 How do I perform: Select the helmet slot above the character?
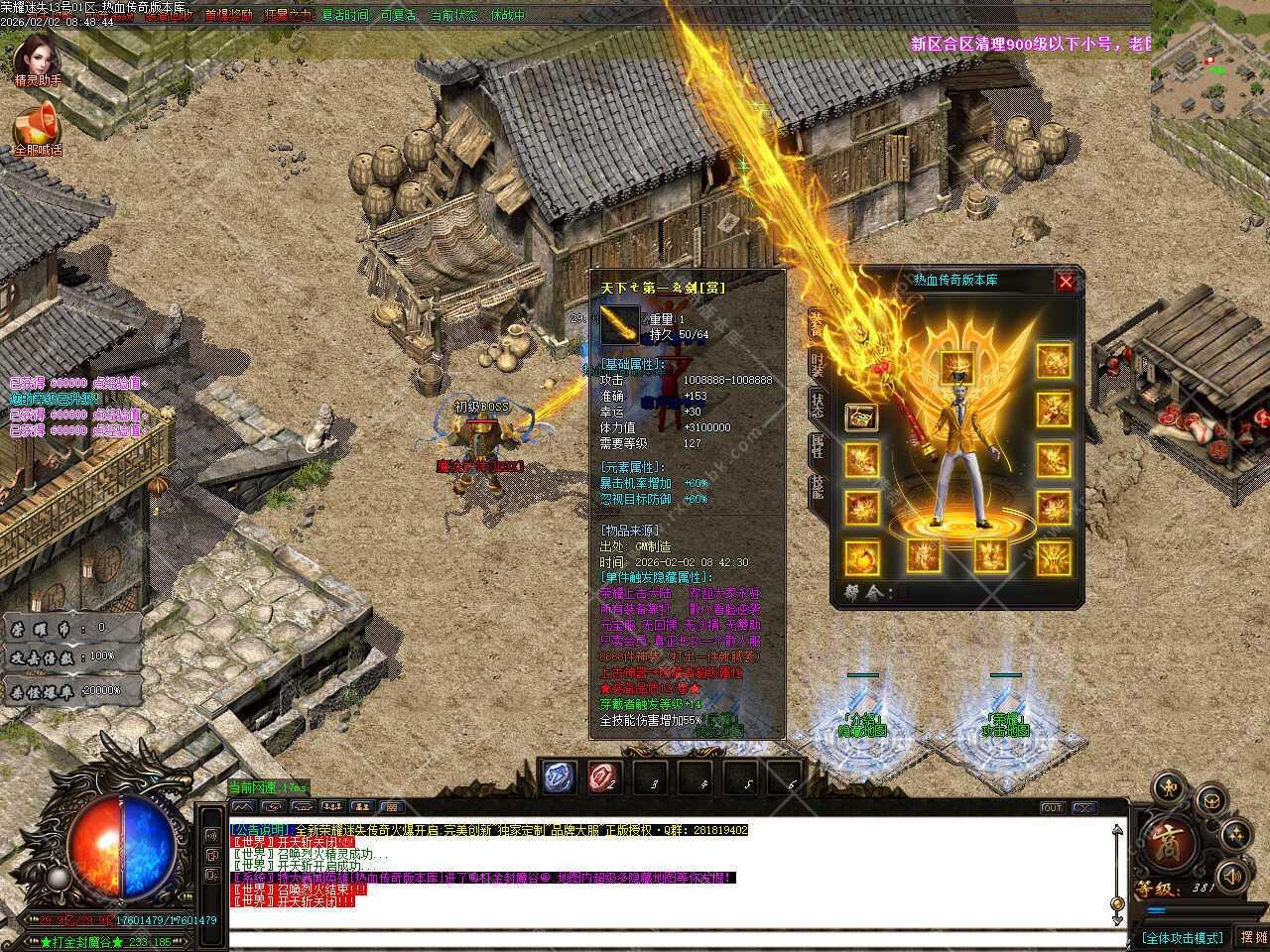click(x=956, y=365)
